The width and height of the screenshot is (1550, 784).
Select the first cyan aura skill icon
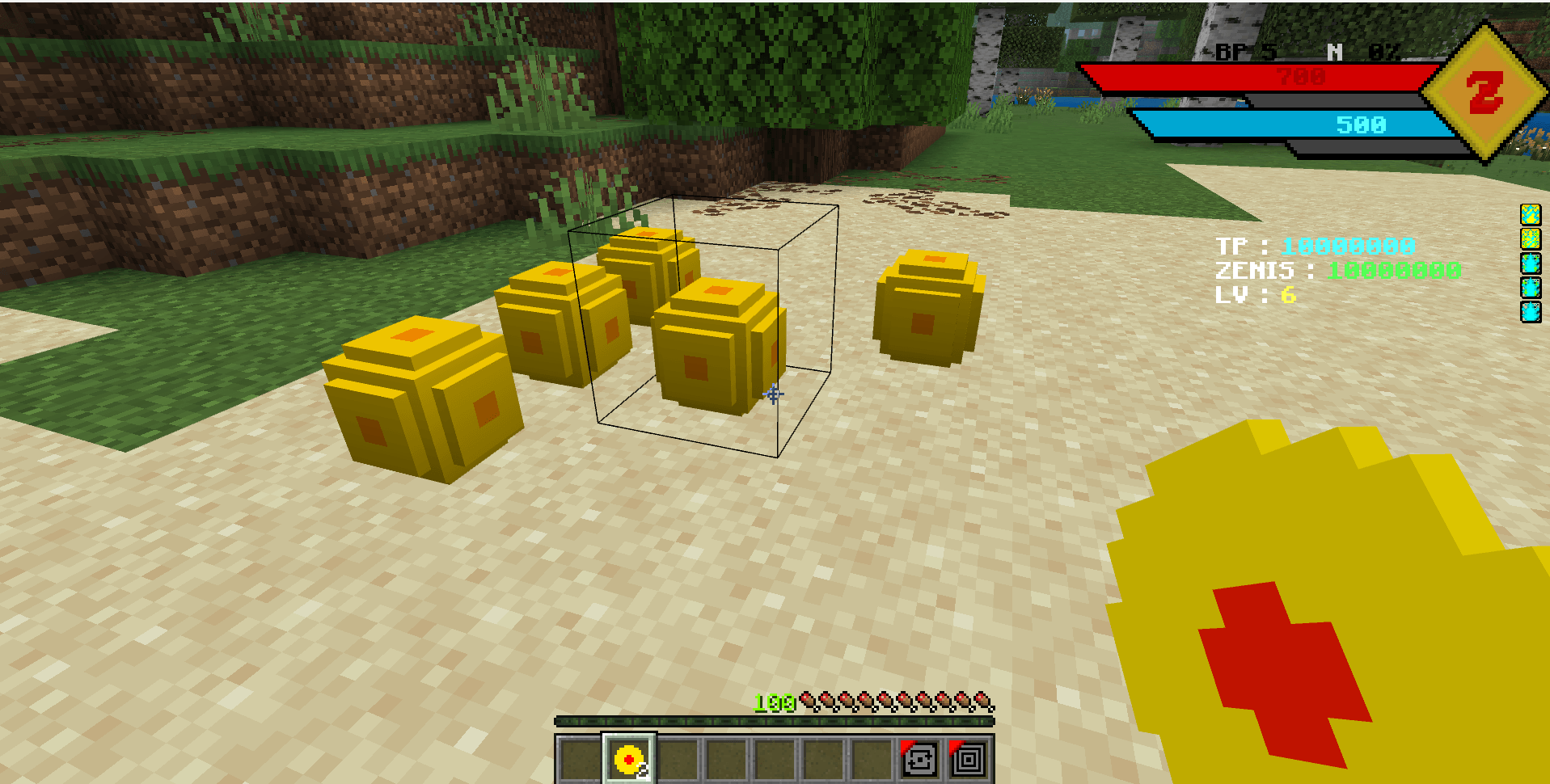tap(1531, 263)
